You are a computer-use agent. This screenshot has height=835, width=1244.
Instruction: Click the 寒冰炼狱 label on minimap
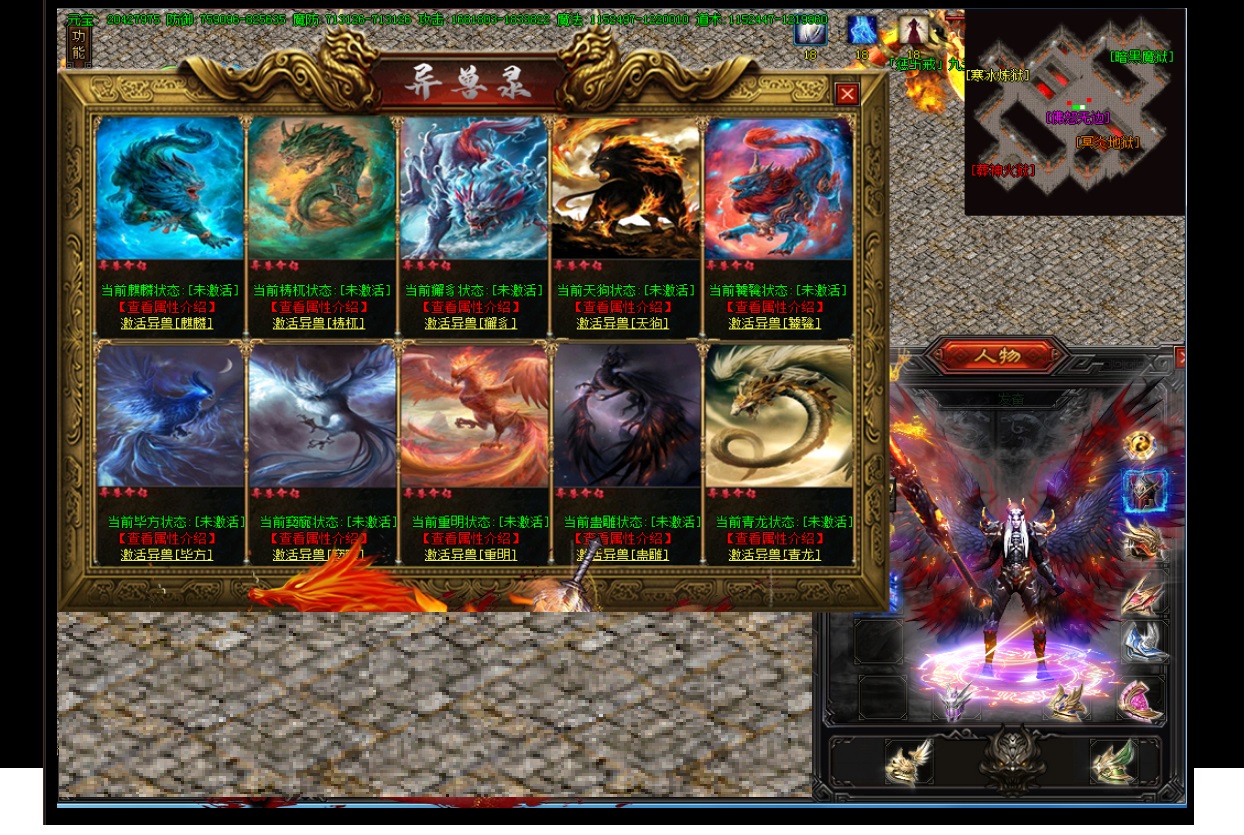pyautogui.click(x=998, y=75)
